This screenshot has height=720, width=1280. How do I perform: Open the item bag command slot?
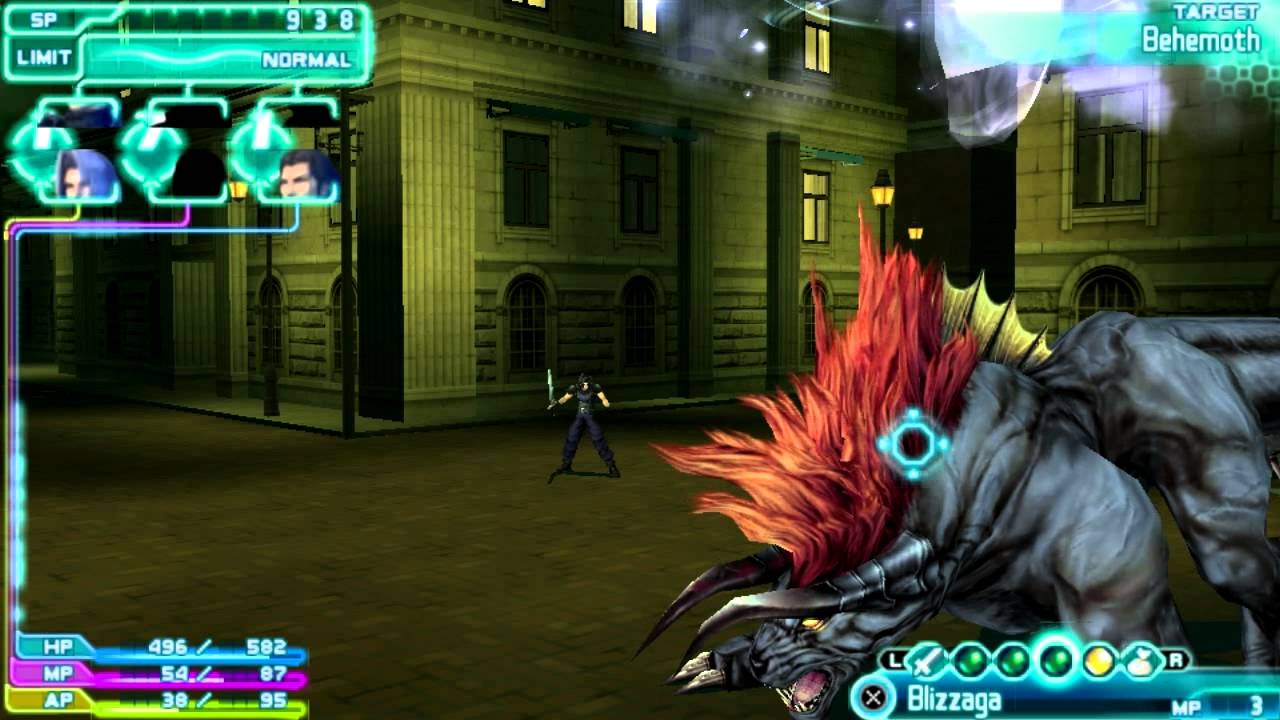coord(1139,662)
